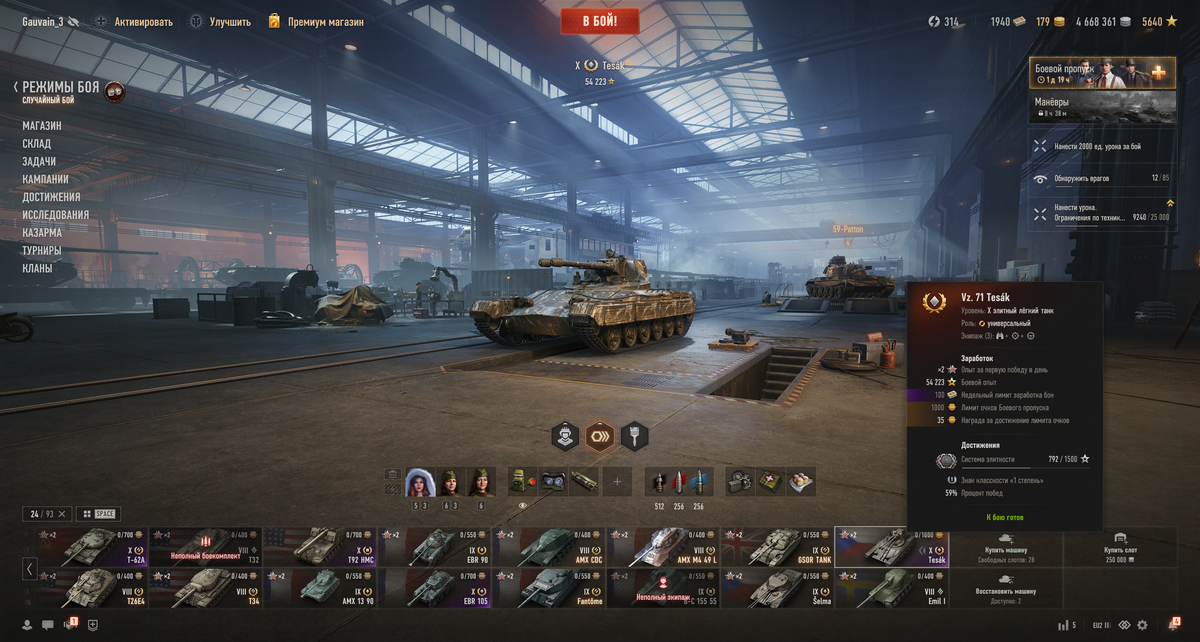The width and height of the screenshot is (1200, 642).
Task: Open the КЛАНЫ menu entry
Action: [x=37, y=269]
